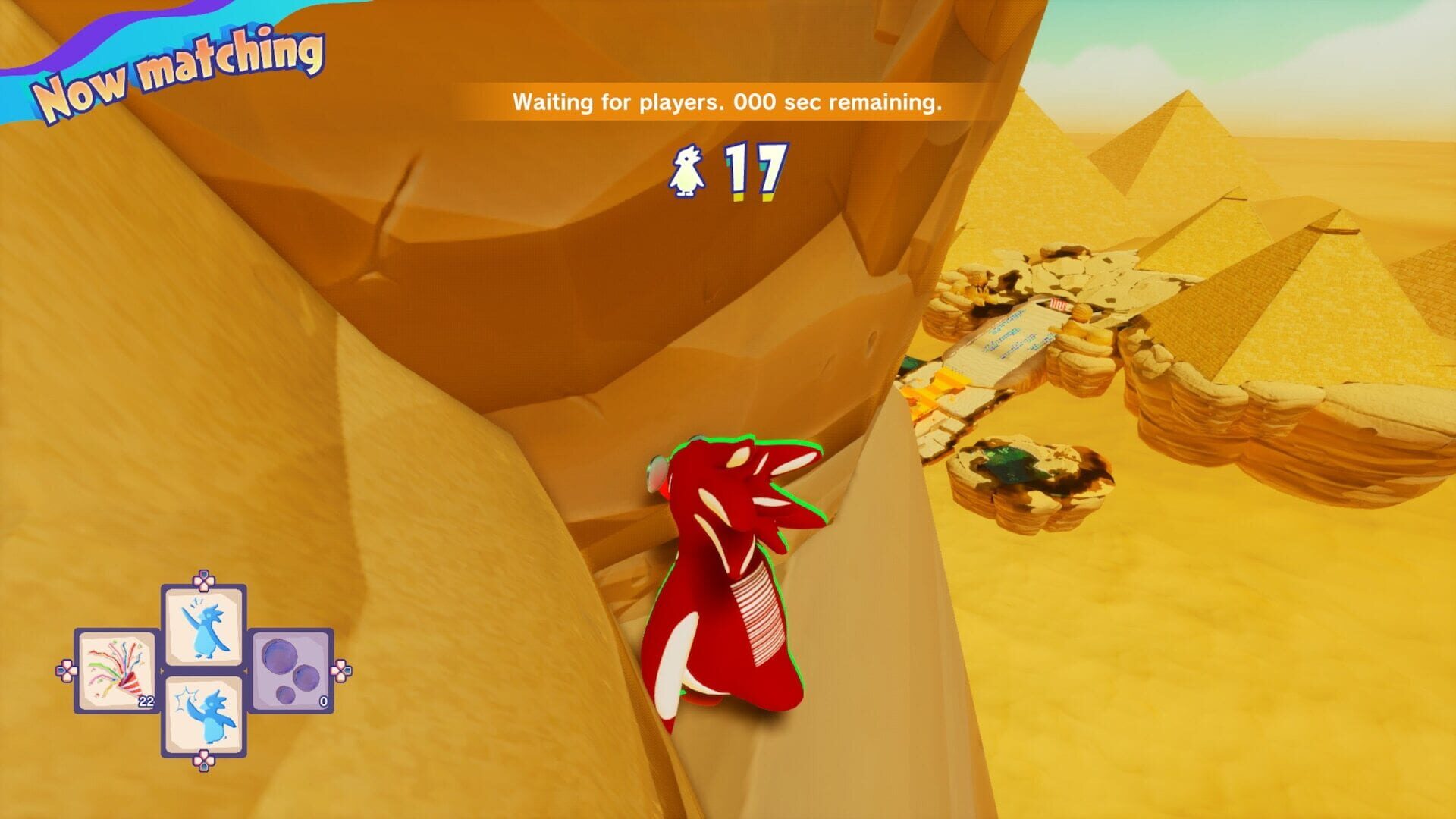Click the 22 count badge on the party popper

click(146, 701)
